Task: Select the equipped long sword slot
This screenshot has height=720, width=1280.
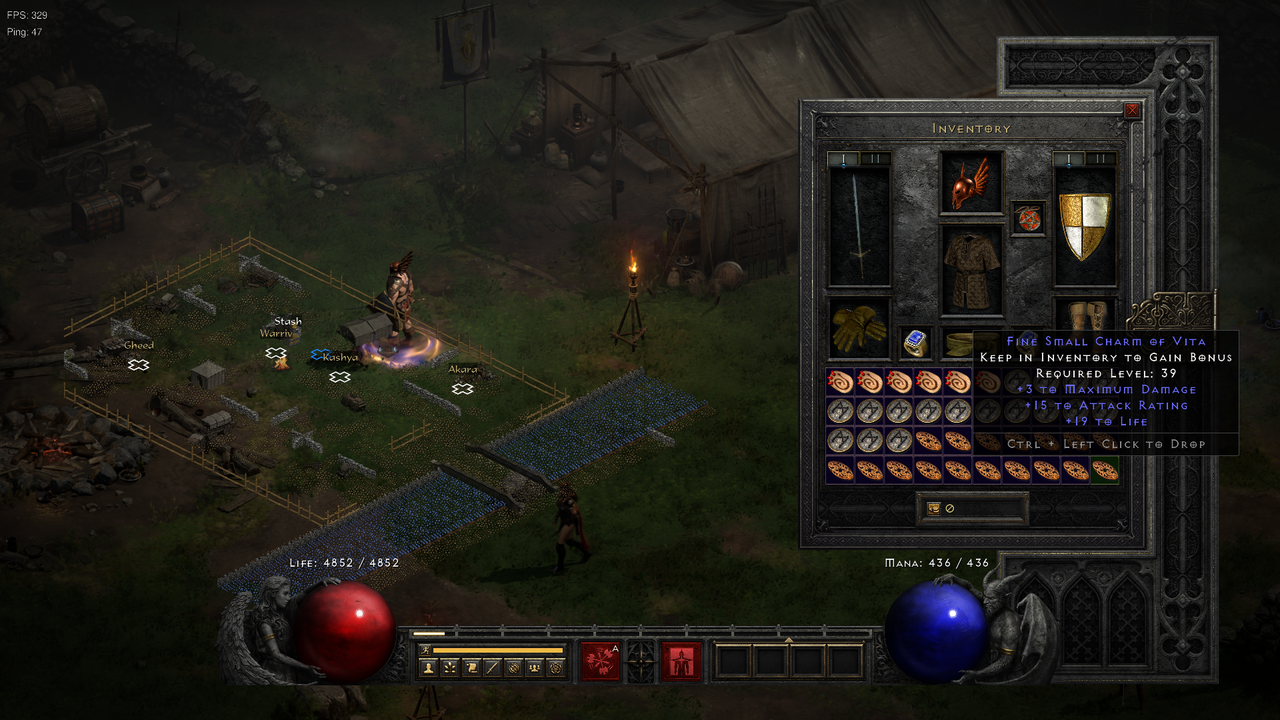Action: click(x=859, y=227)
